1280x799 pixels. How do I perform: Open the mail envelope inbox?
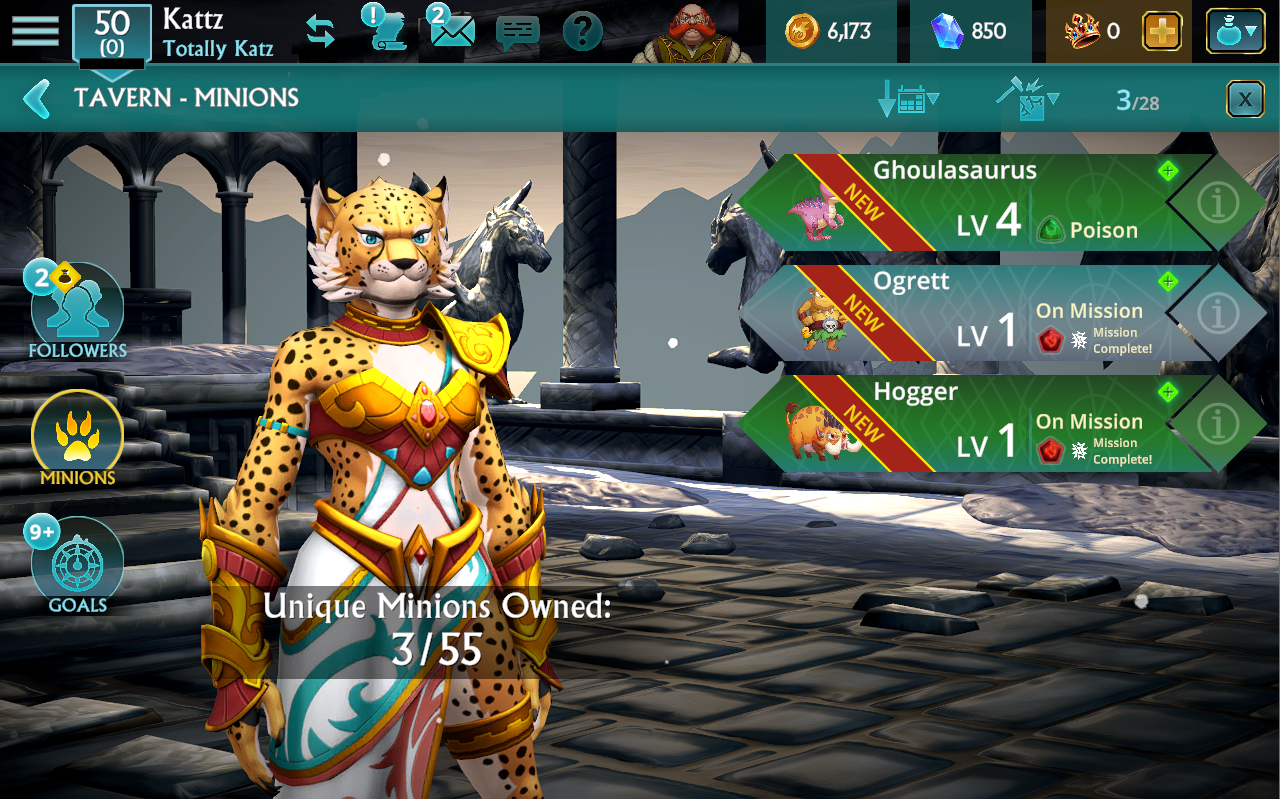click(452, 30)
